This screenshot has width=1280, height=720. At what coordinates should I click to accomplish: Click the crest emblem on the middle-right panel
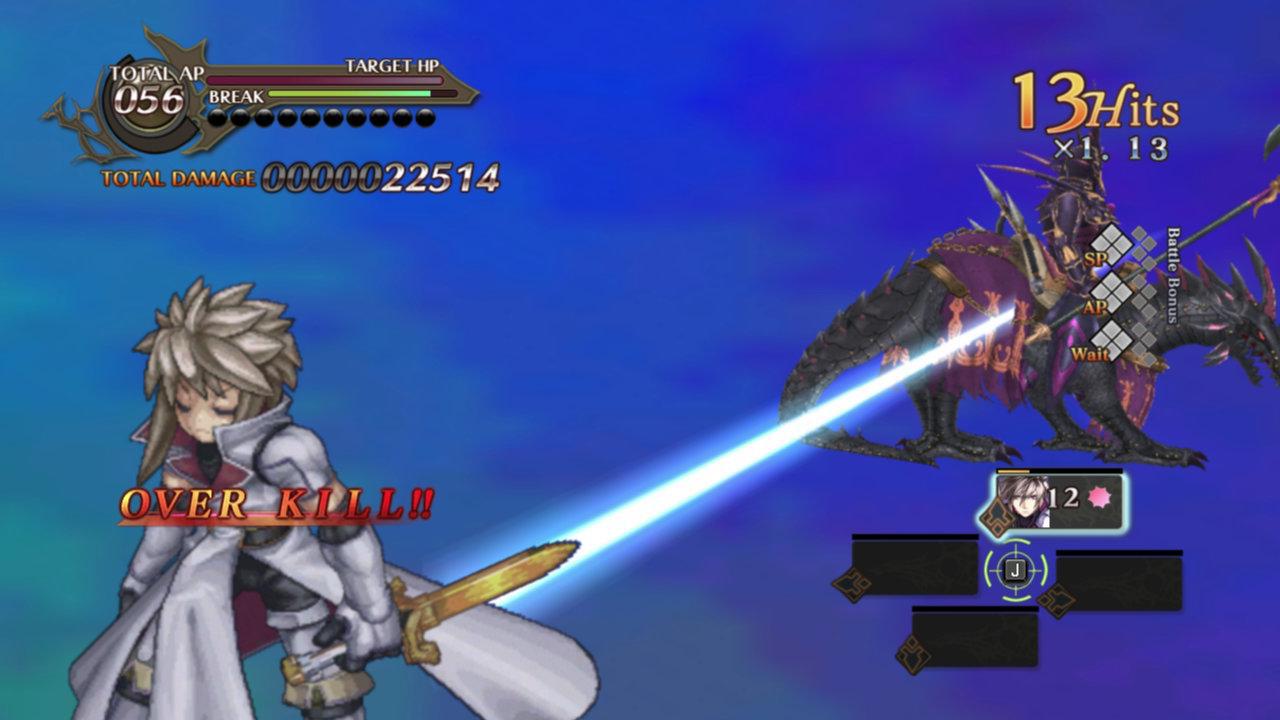point(1055,598)
